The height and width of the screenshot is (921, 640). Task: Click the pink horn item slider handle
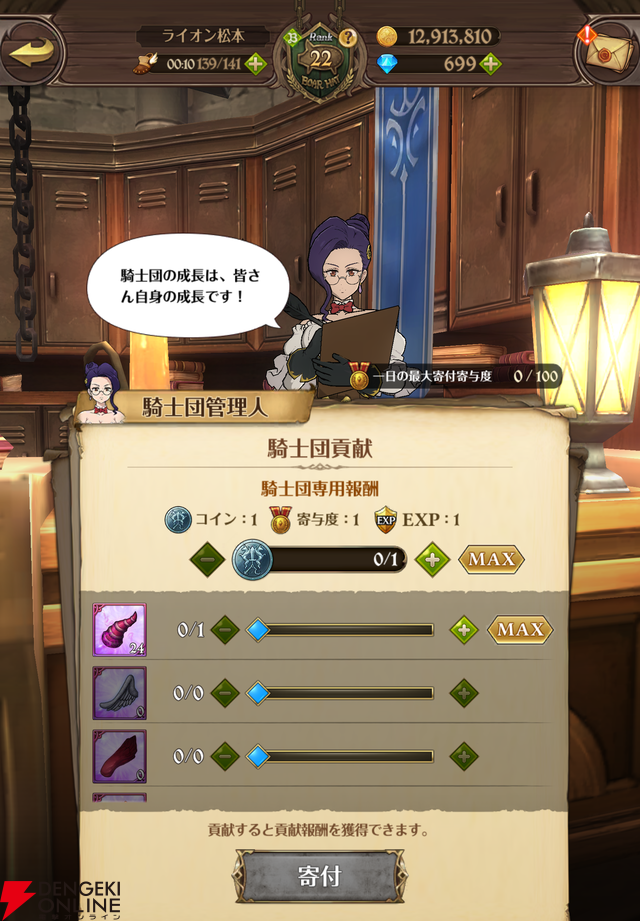tap(258, 630)
